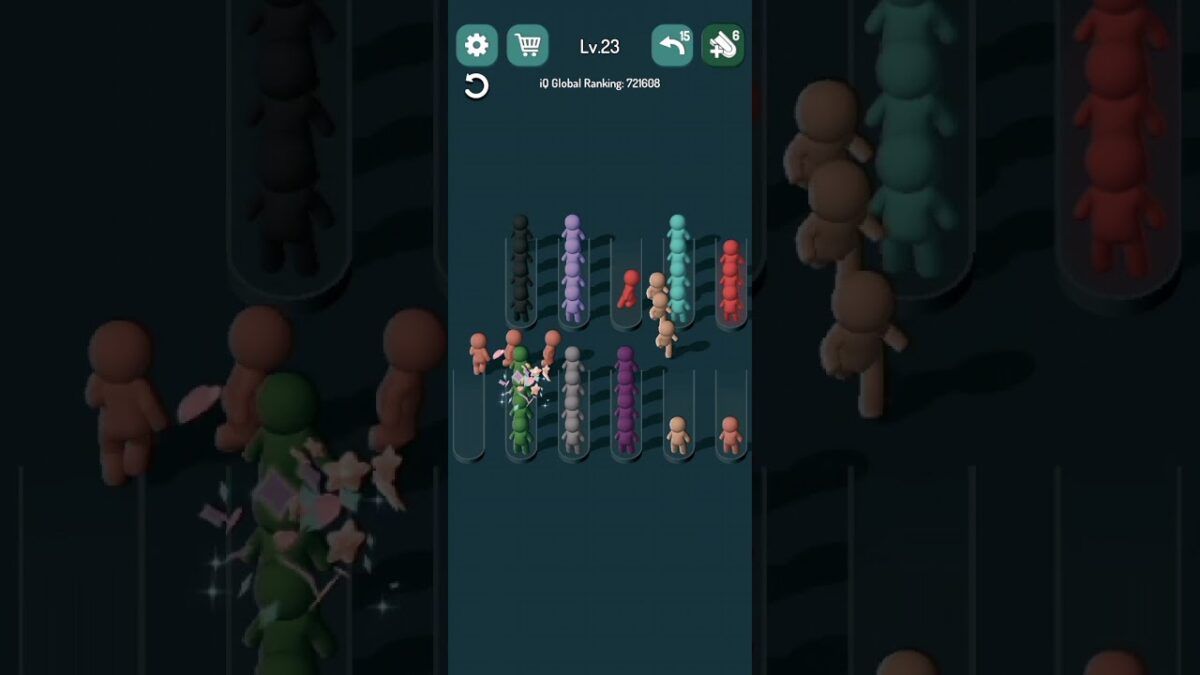Select the tube of dark purple figures
This screenshot has width=1200, height=675.
[626, 410]
